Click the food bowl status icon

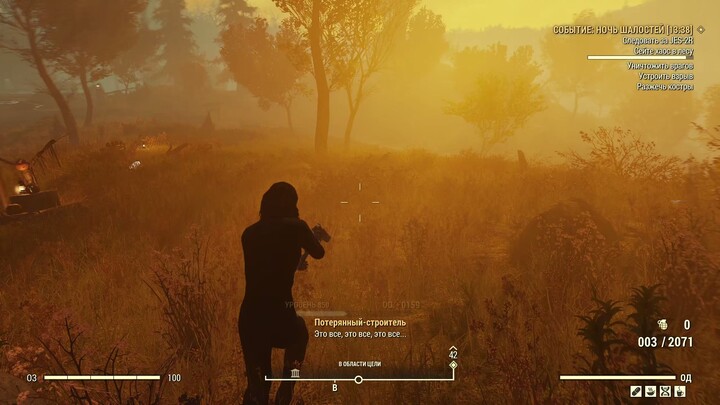(650, 391)
